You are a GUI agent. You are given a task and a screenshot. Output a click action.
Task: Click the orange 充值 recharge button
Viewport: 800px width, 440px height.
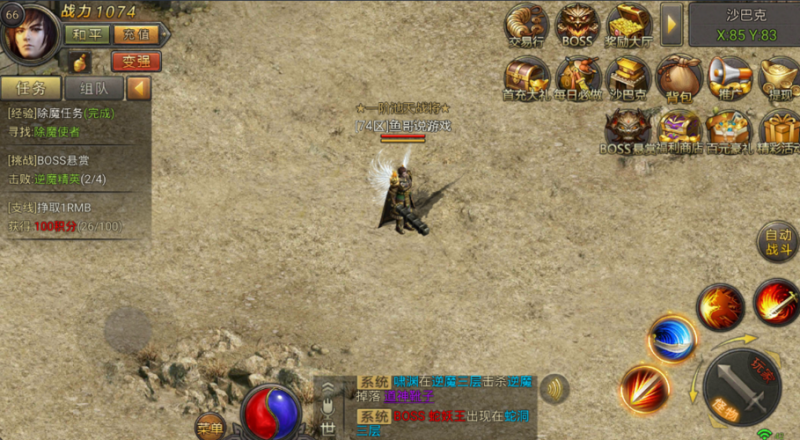(136, 34)
